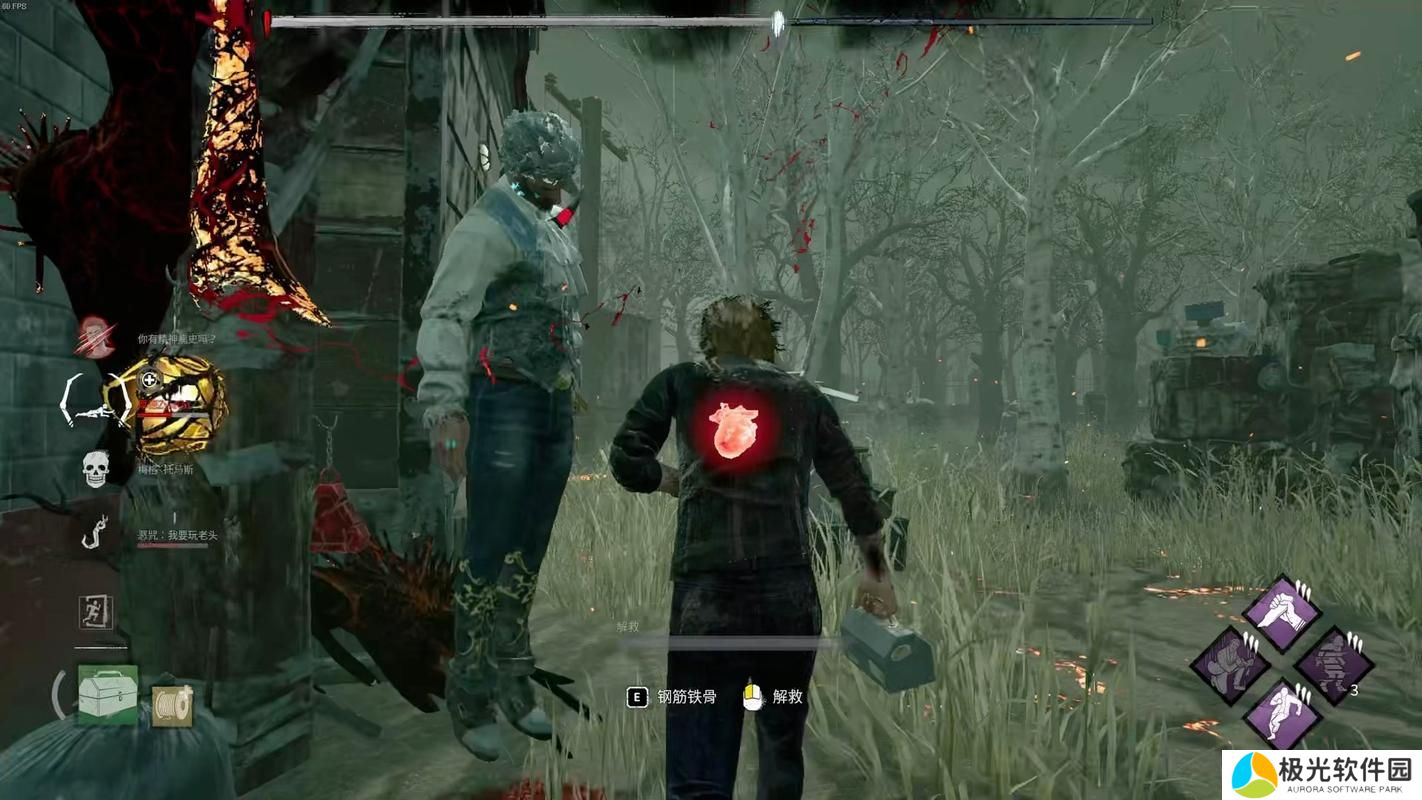Click the clasped hands perk icon
The width and height of the screenshot is (1422, 800).
coord(1282,613)
